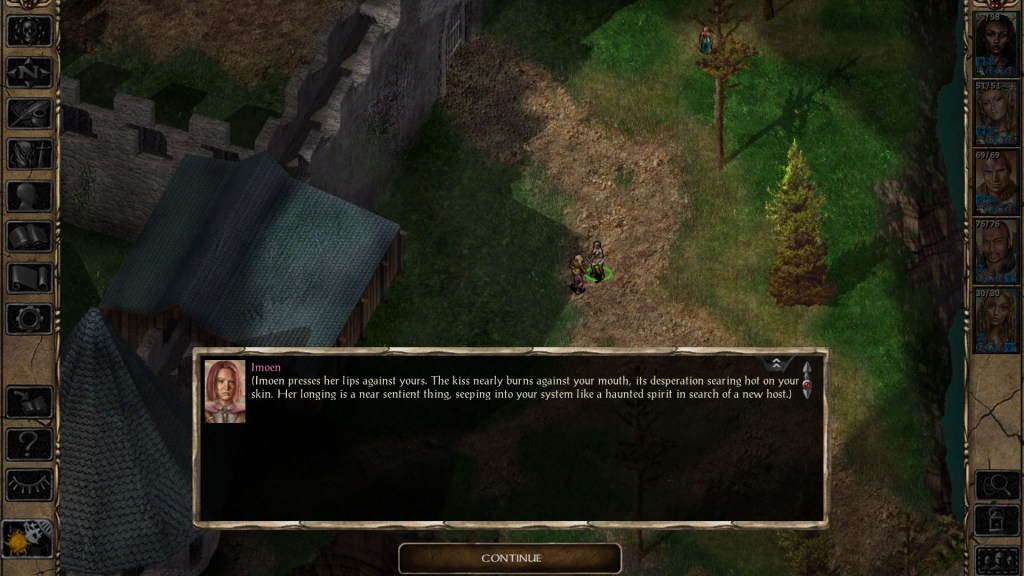
Task: Open the journal with the quill icon
Action: pyautogui.click(x=29, y=113)
